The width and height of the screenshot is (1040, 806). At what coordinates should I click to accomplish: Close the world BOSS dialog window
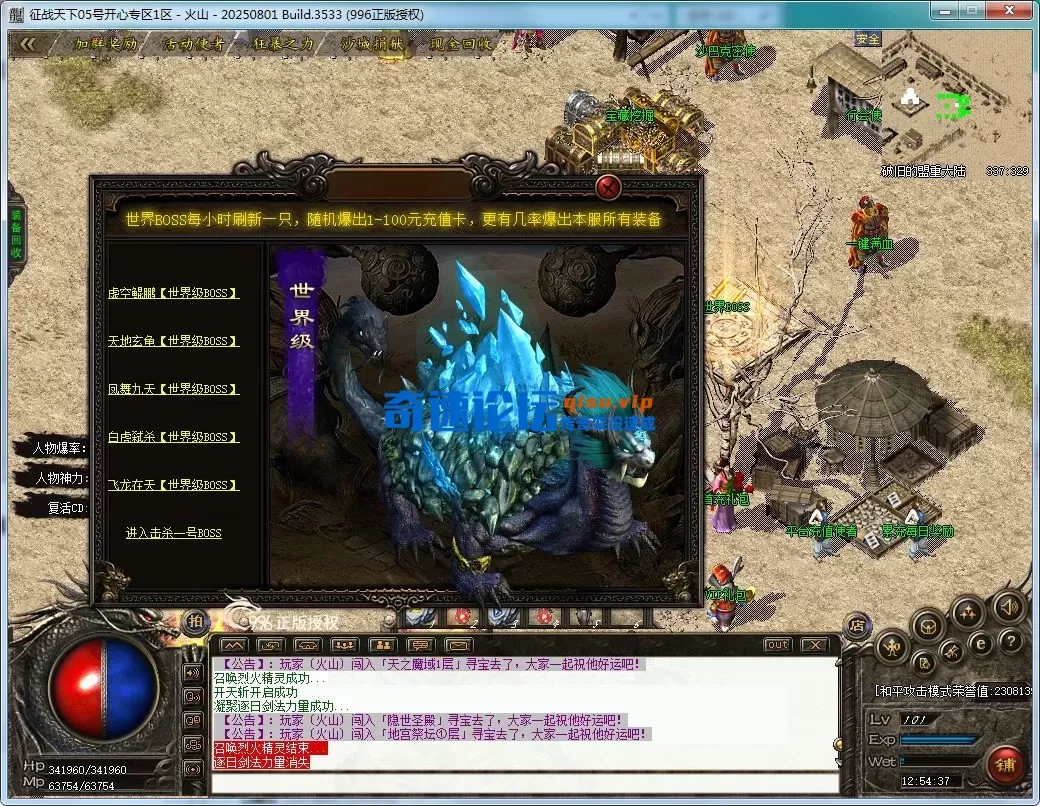coord(608,187)
